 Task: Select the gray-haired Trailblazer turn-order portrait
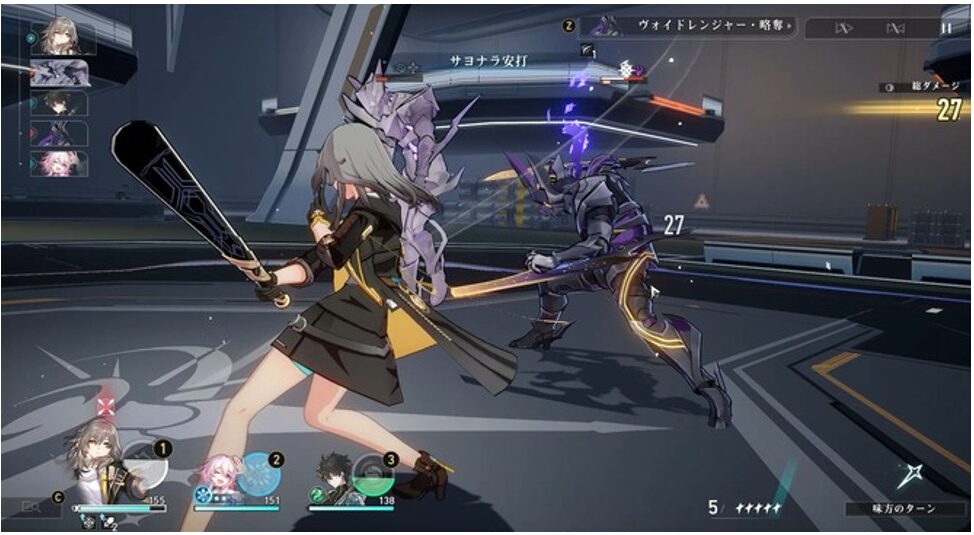pos(62,39)
